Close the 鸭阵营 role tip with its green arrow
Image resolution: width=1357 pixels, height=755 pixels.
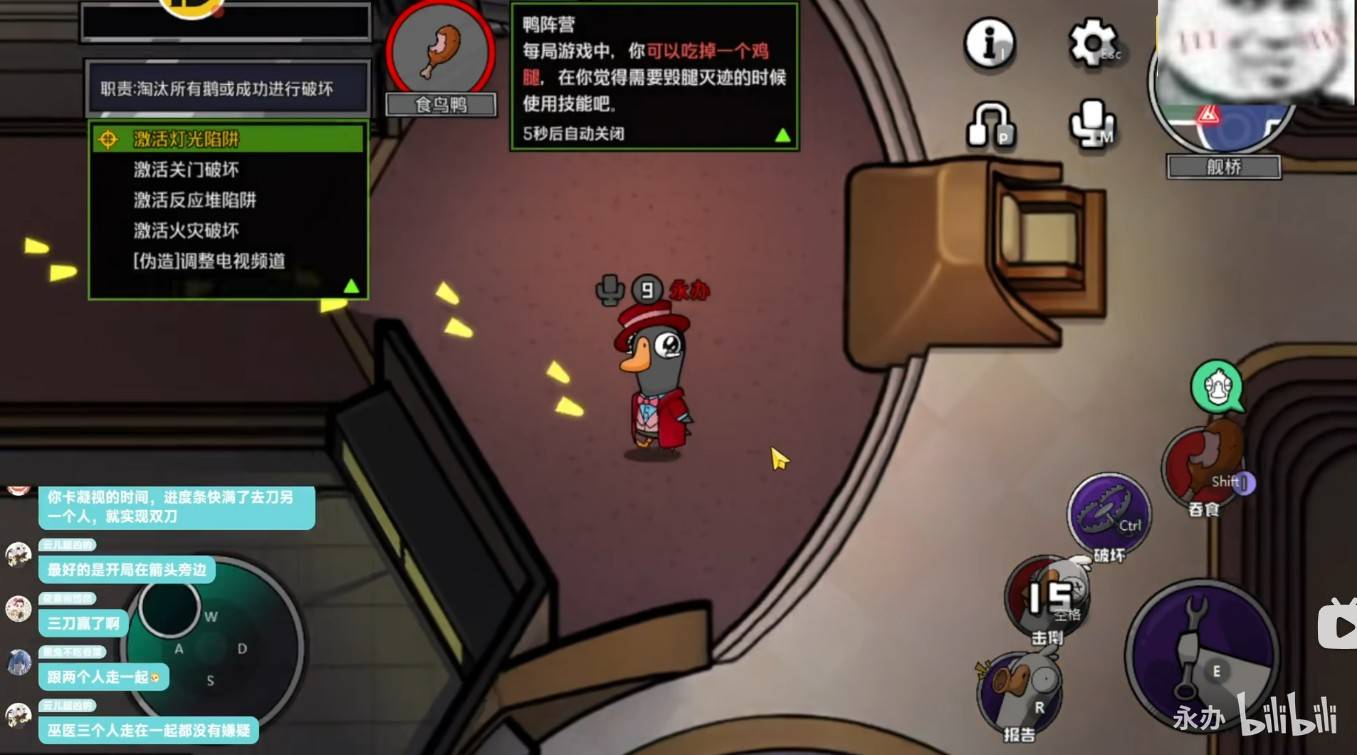[783, 135]
